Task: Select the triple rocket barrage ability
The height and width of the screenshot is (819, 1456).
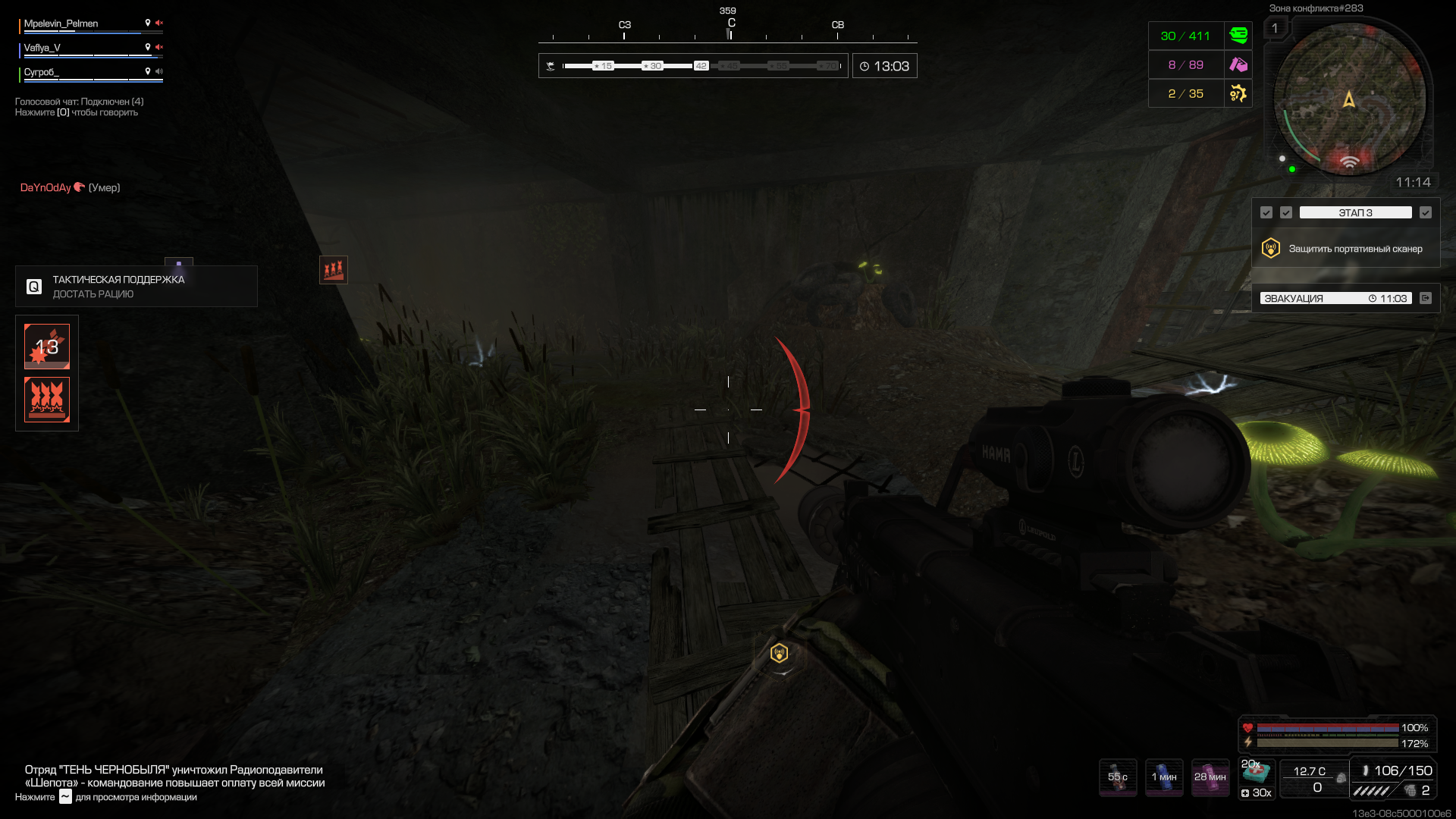Action: point(47,400)
